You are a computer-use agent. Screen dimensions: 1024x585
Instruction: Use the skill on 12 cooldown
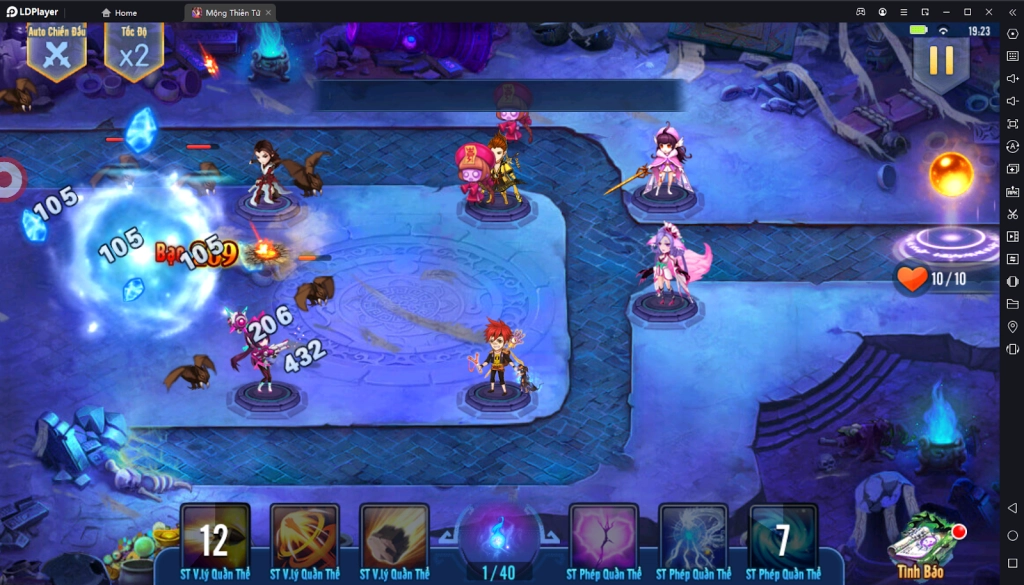click(x=215, y=538)
